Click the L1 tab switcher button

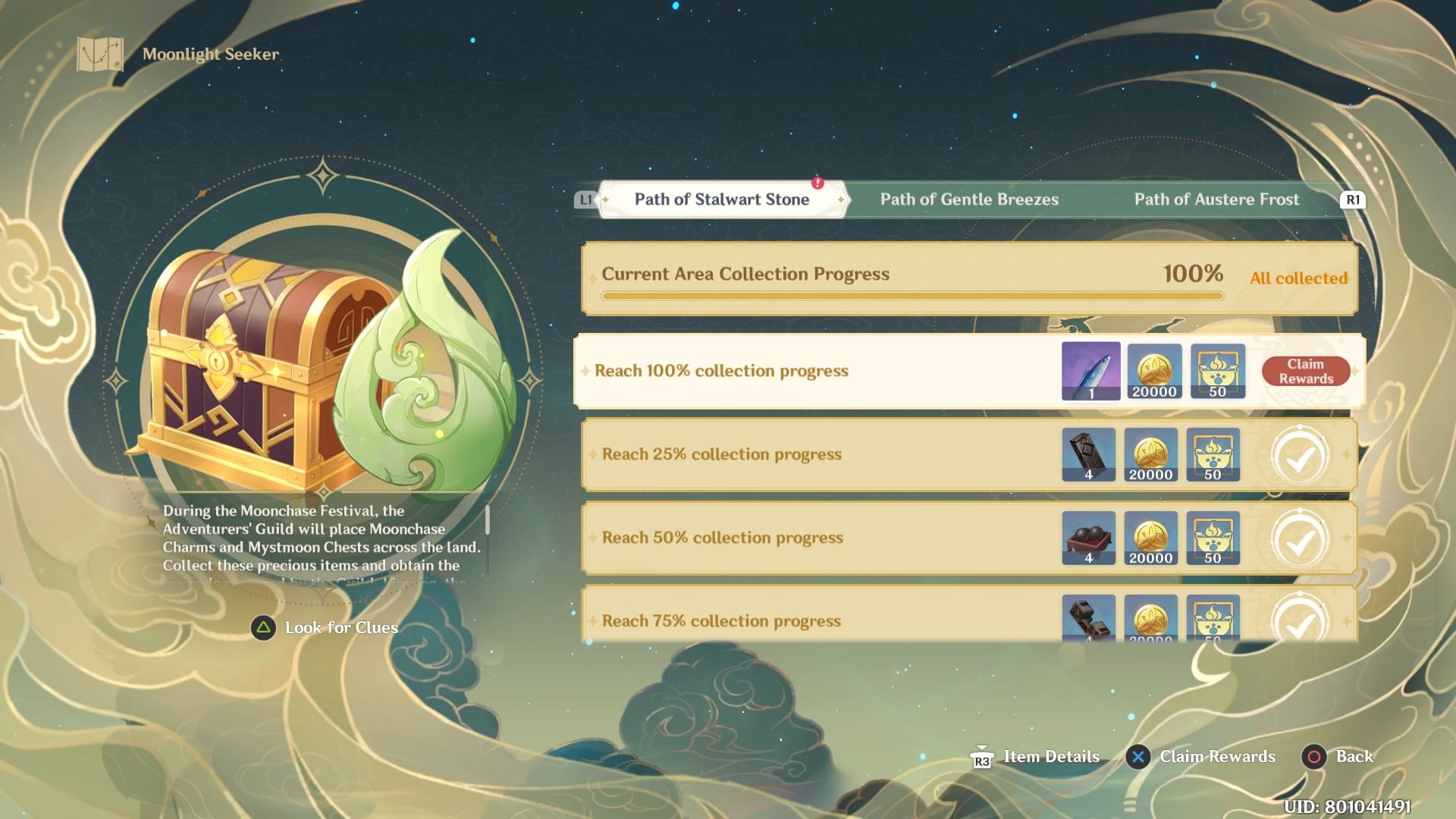pyautogui.click(x=584, y=199)
